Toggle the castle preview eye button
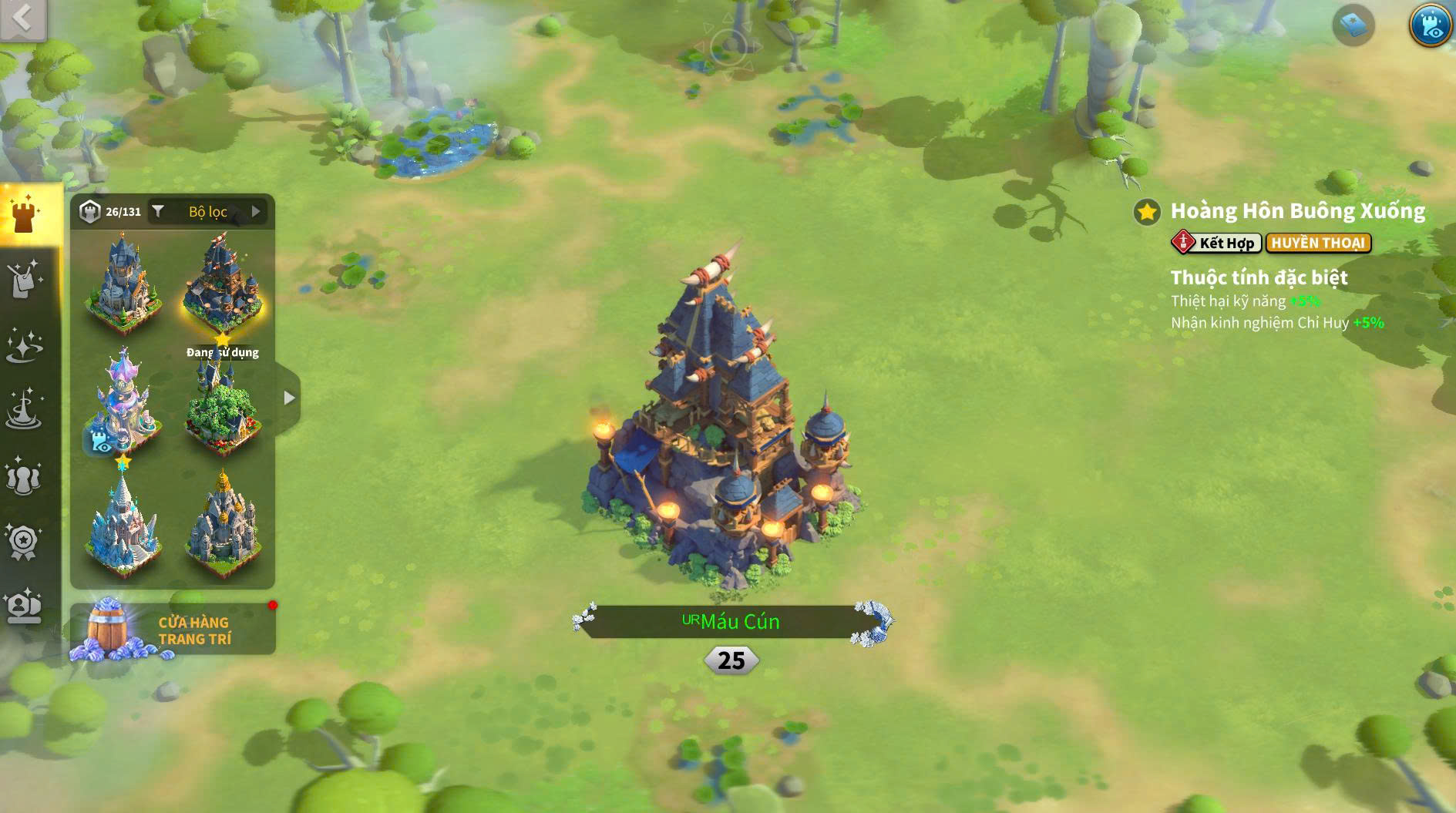Viewport: 1456px width, 813px height. click(1431, 25)
